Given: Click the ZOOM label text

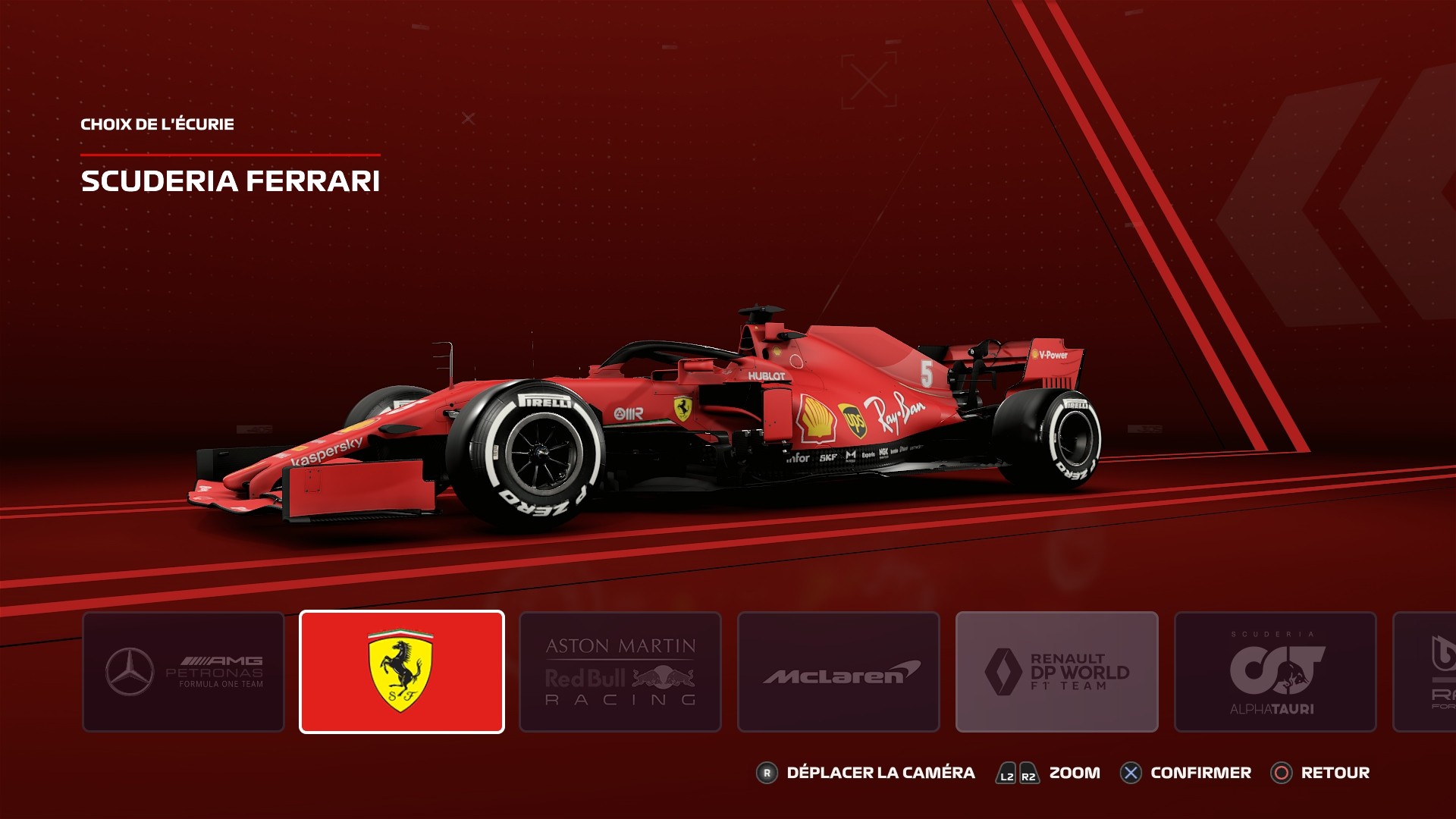Looking at the screenshot, I should (x=1075, y=773).
